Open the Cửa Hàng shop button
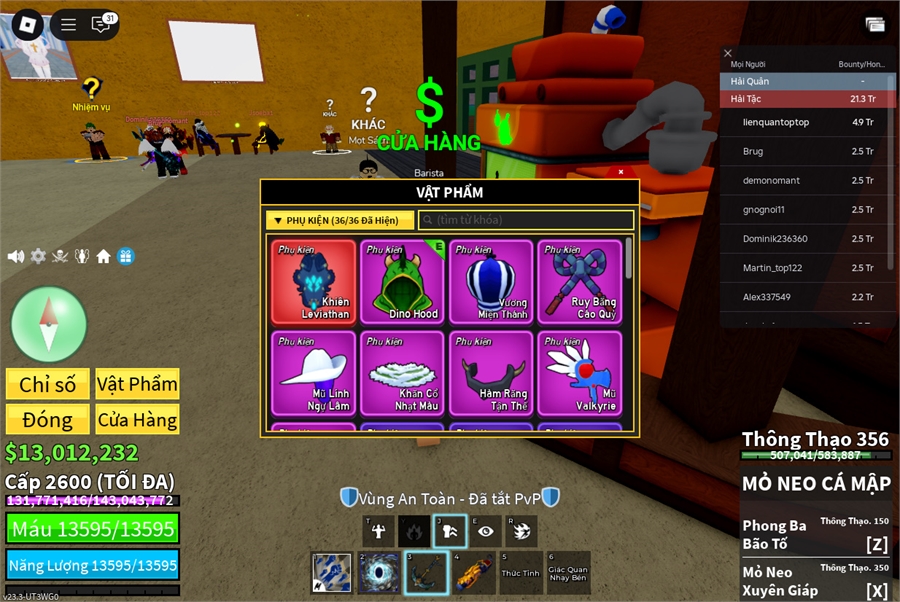Viewport: 900px width, 602px height. coord(137,419)
